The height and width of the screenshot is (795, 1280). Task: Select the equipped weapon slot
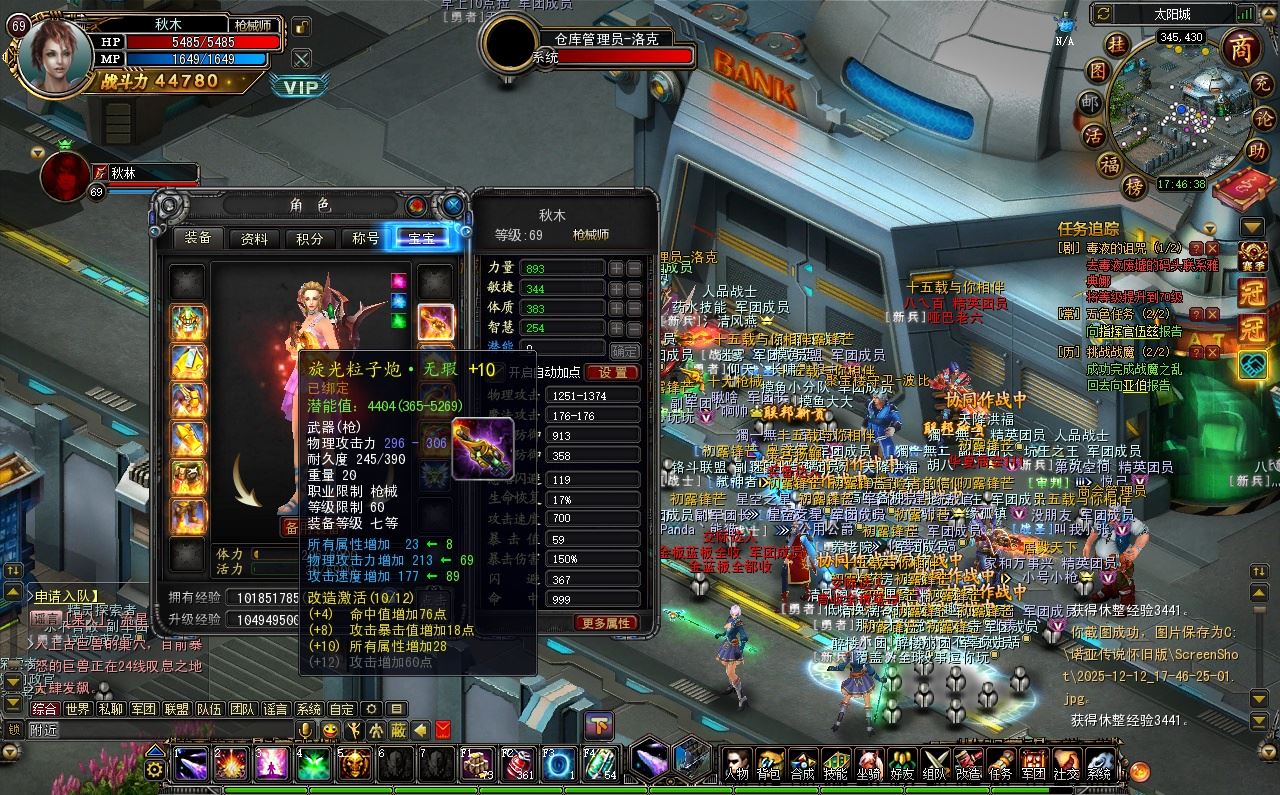coord(436,322)
